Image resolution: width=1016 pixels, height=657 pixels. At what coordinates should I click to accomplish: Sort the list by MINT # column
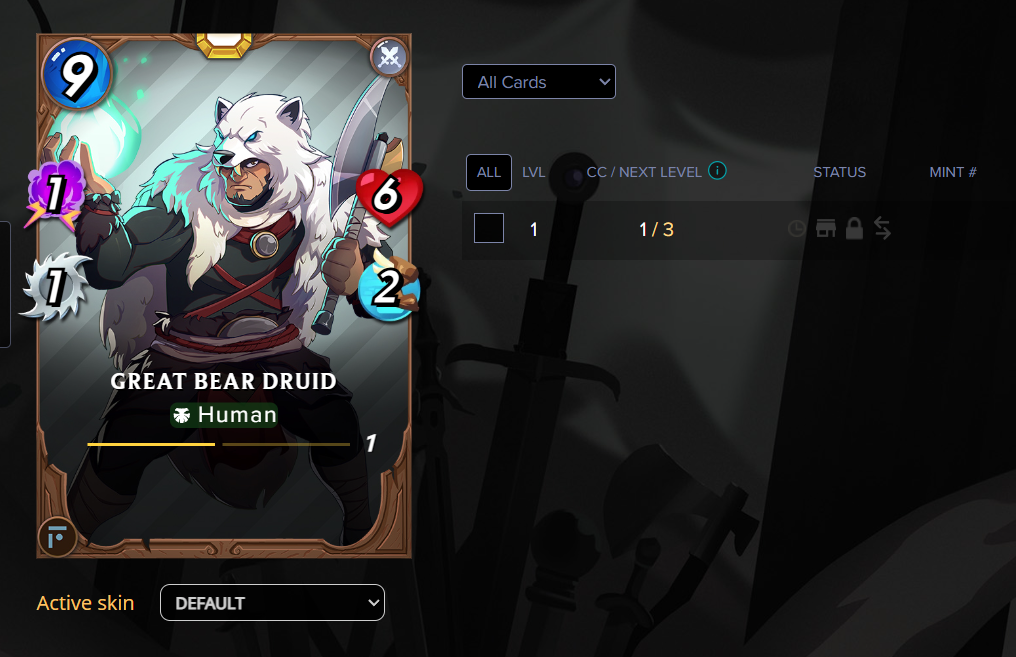click(x=952, y=172)
